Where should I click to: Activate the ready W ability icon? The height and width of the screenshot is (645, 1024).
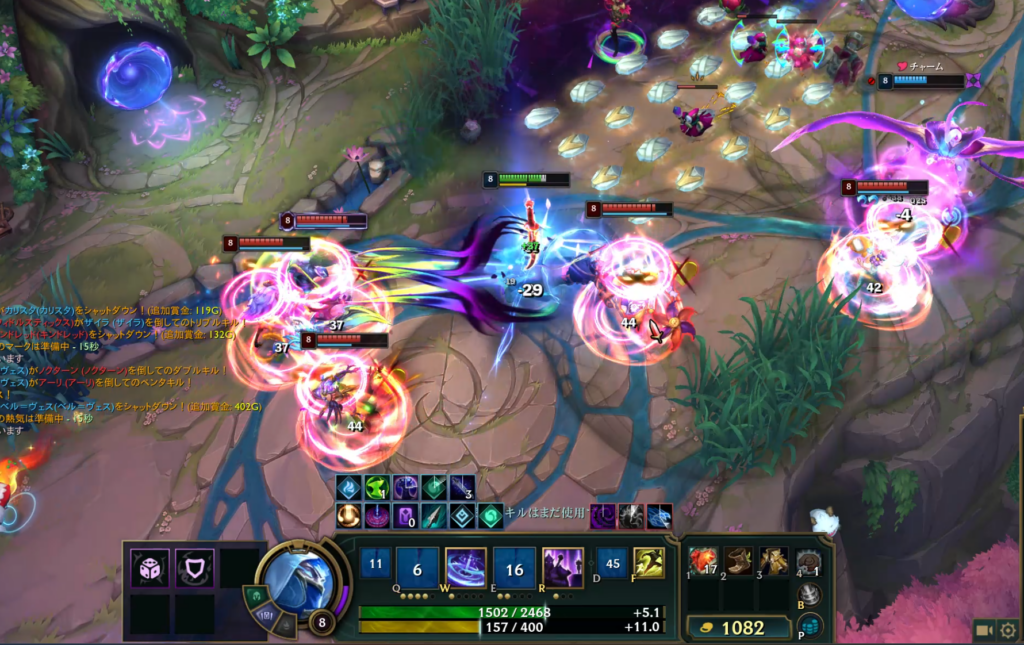[466, 568]
